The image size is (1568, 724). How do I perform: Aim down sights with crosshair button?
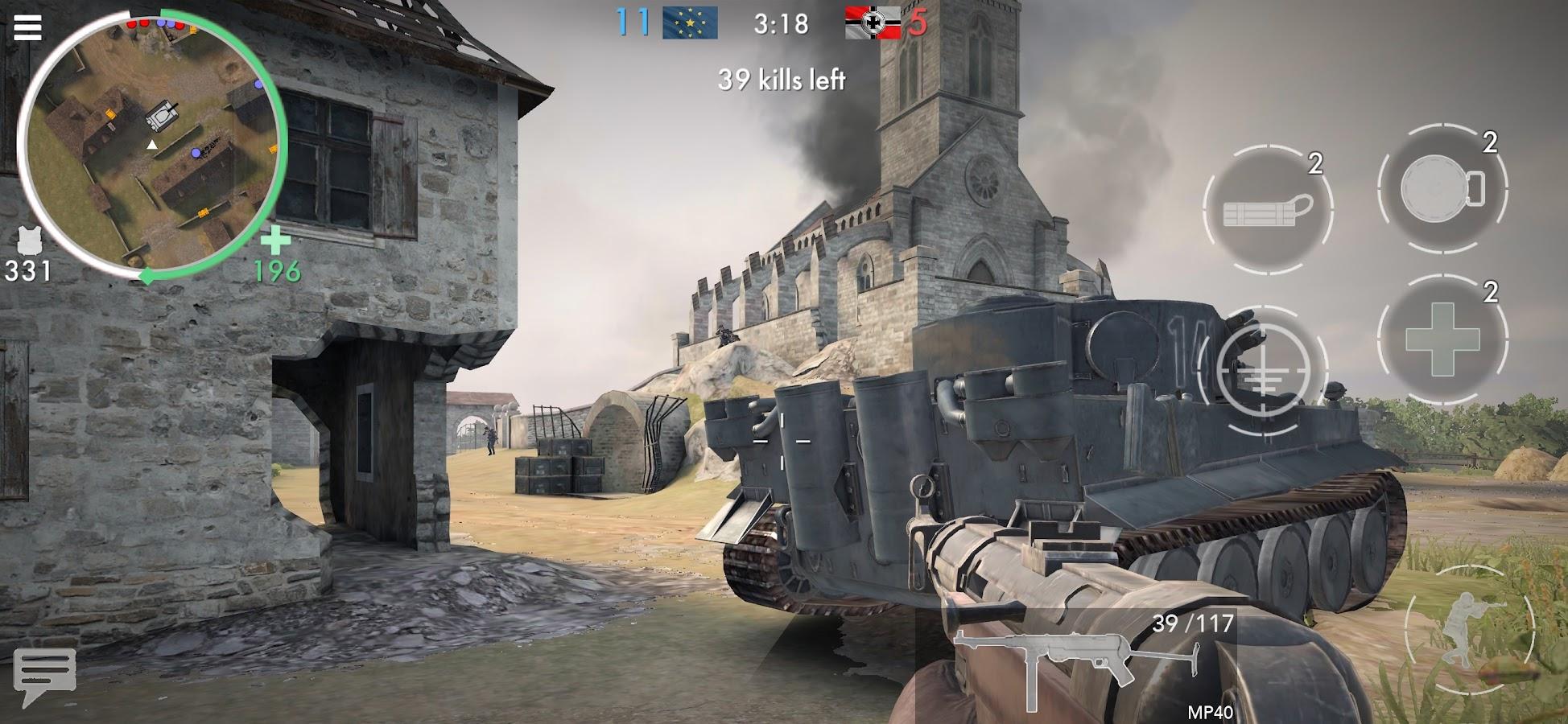(1261, 371)
